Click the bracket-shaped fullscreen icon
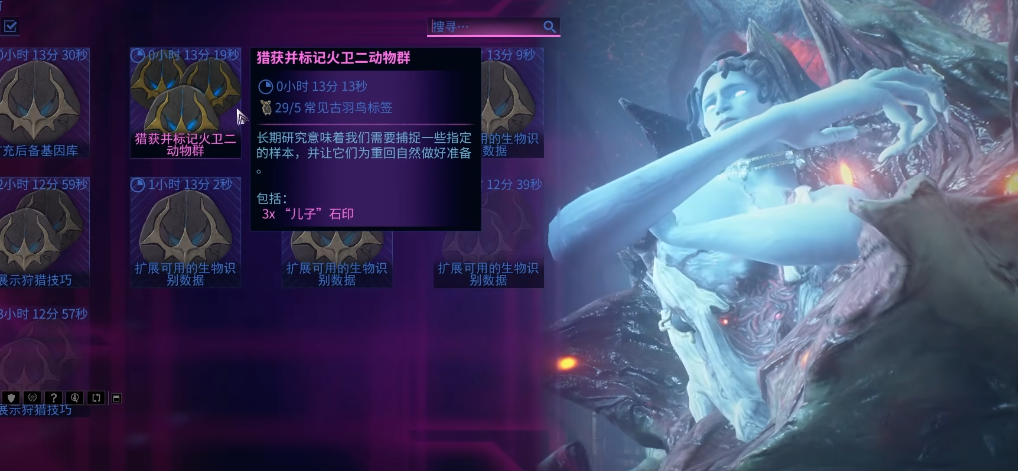1018x471 pixels. [x=95, y=398]
